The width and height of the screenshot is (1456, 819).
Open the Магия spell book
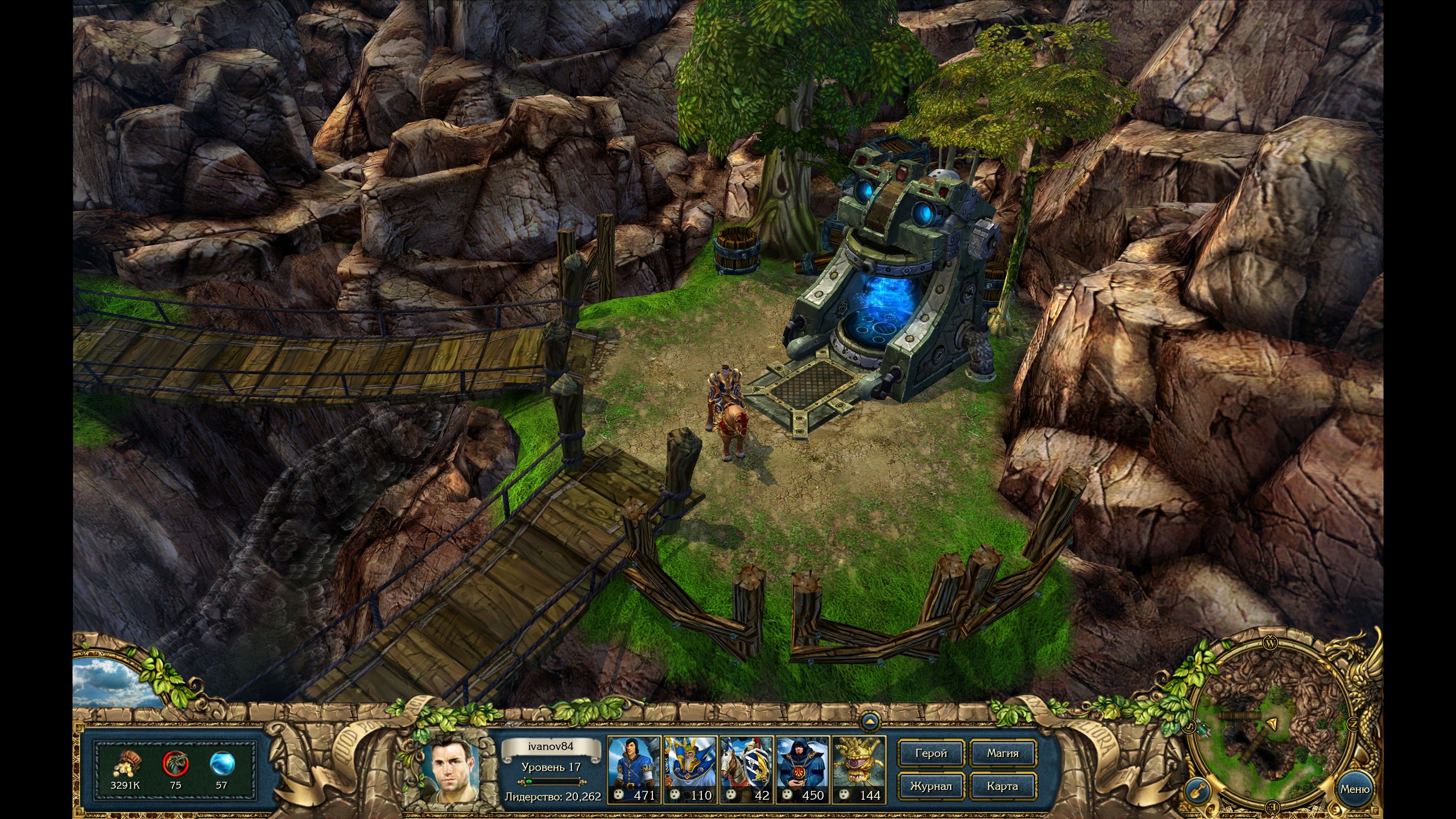pos(1003,753)
